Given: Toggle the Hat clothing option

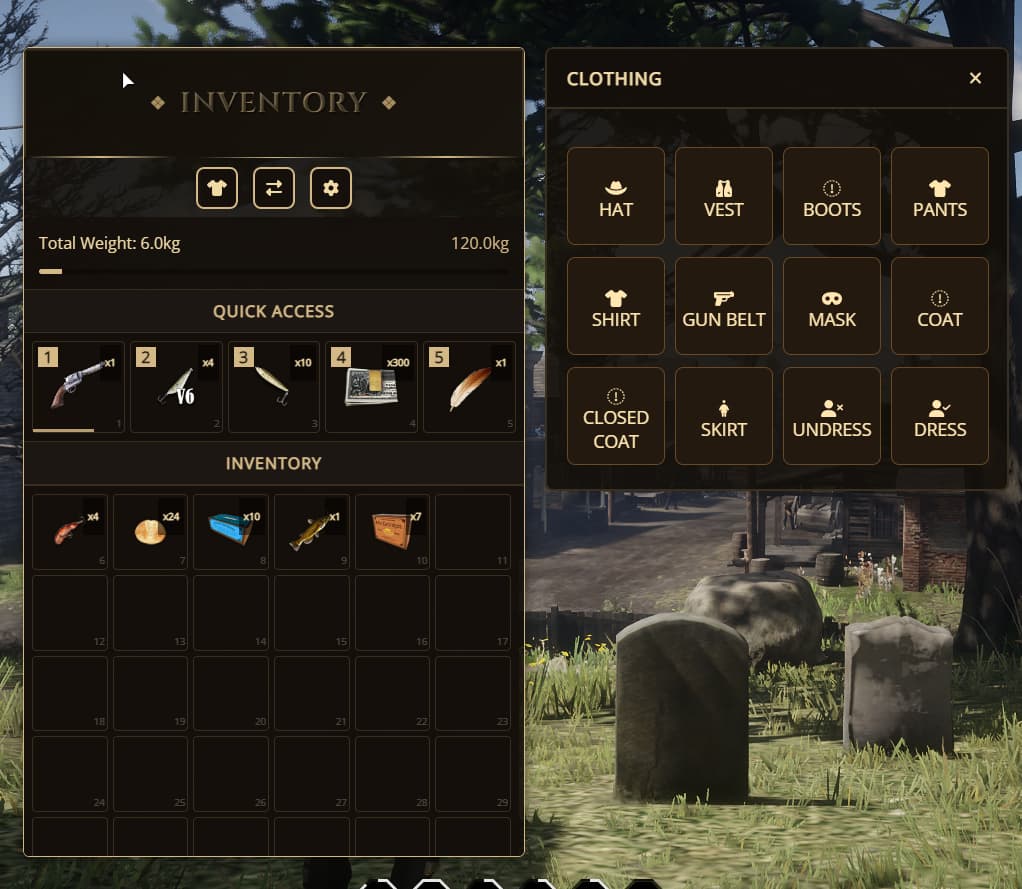Looking at the screenshot, I should click(x=616, y=196).
